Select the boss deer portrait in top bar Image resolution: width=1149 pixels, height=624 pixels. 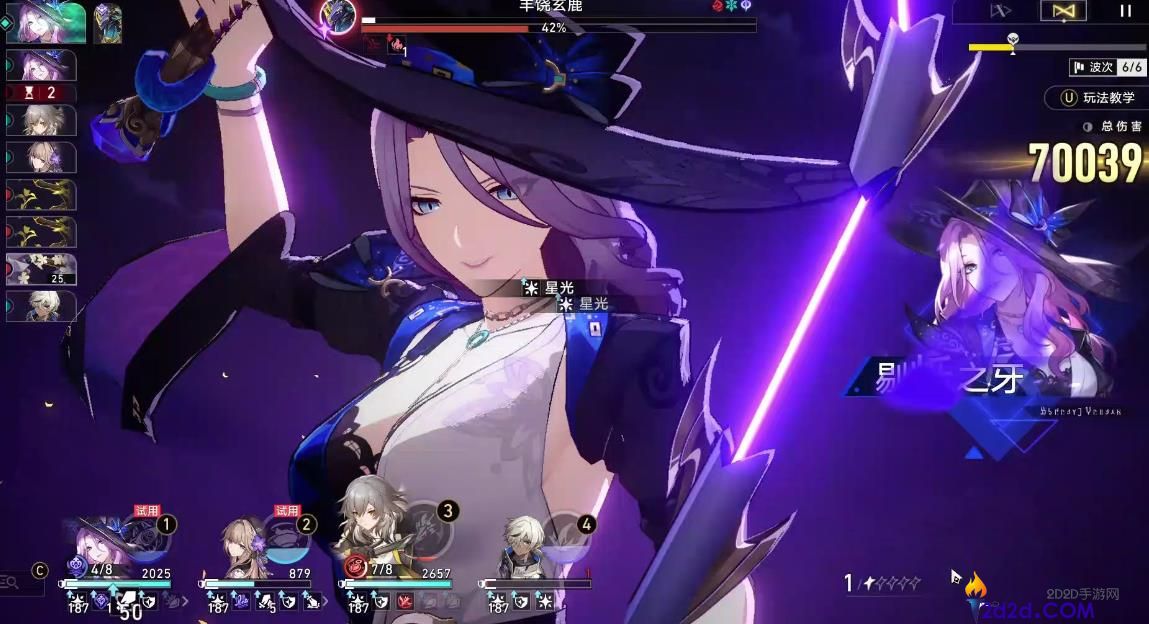pyautogui.click(x=340, y=13)
